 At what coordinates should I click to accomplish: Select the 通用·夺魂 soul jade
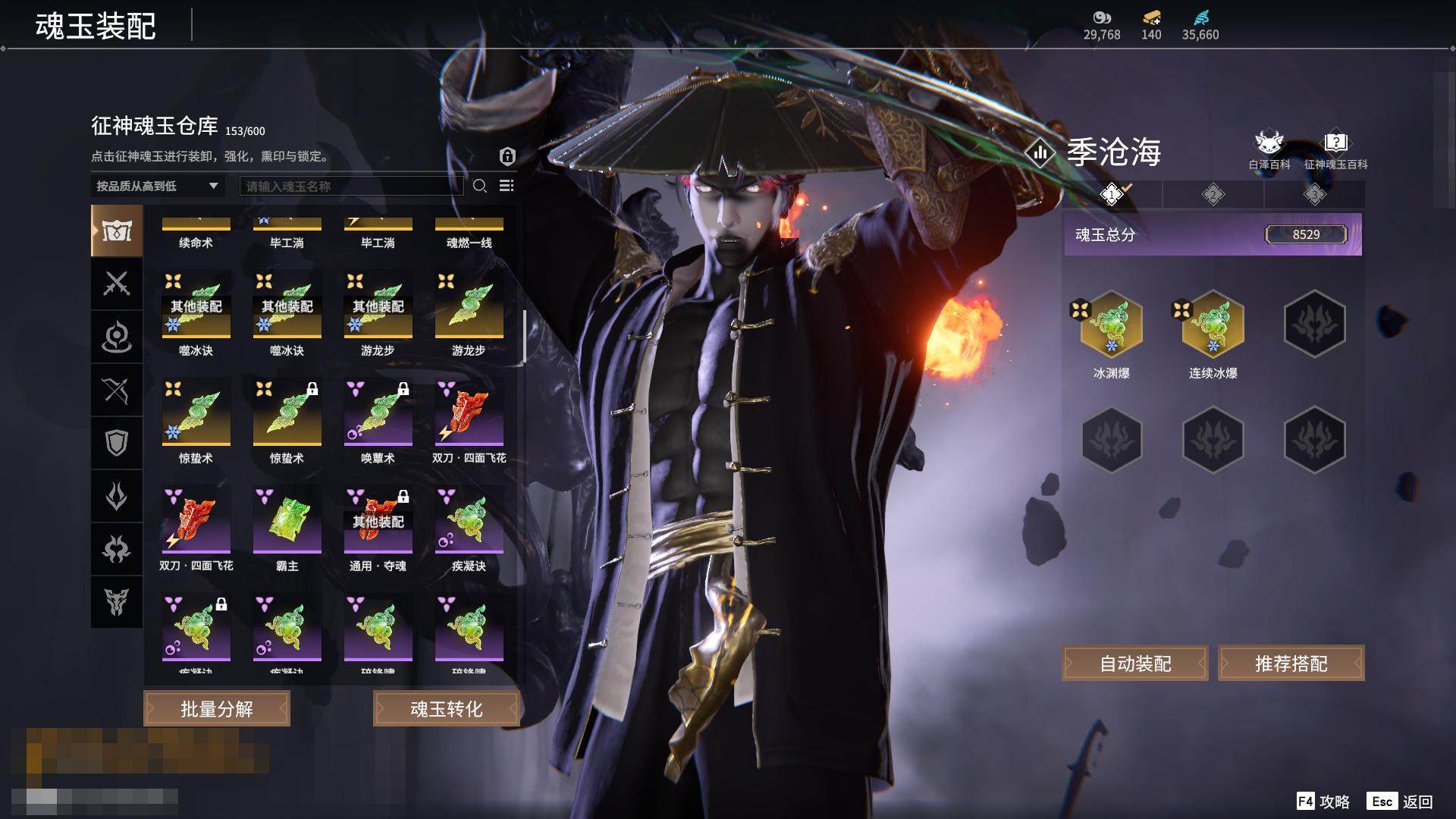[x=378, y=520]
